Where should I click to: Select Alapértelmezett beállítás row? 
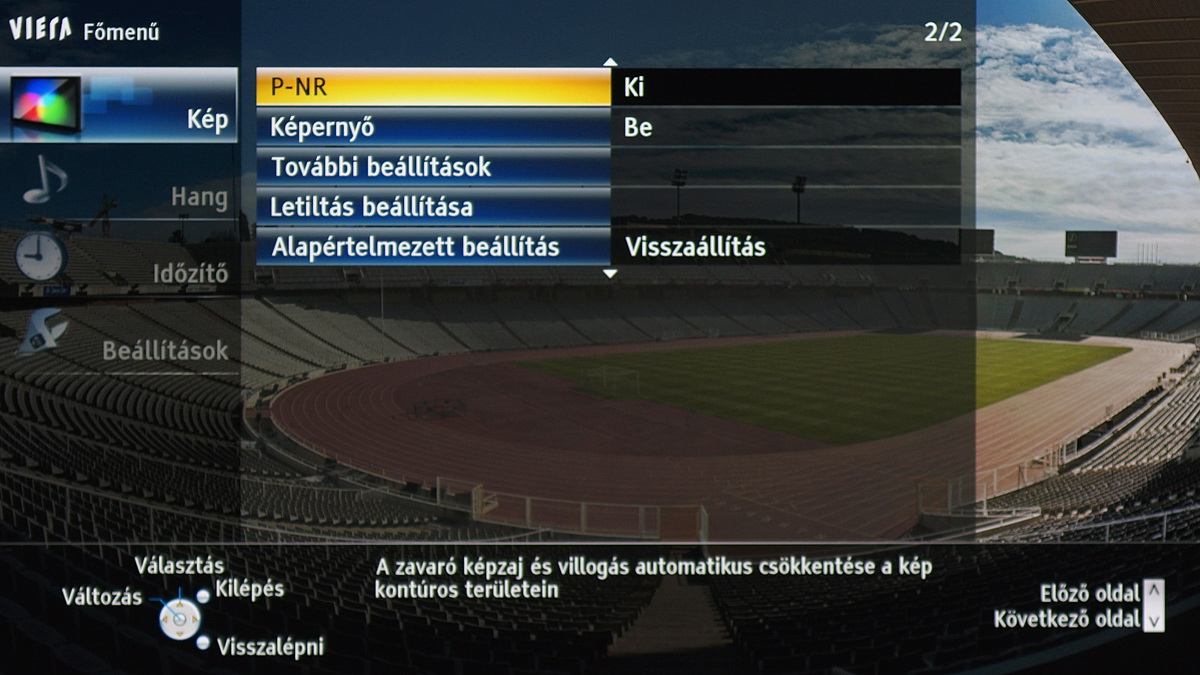click(x=432, y=246)
